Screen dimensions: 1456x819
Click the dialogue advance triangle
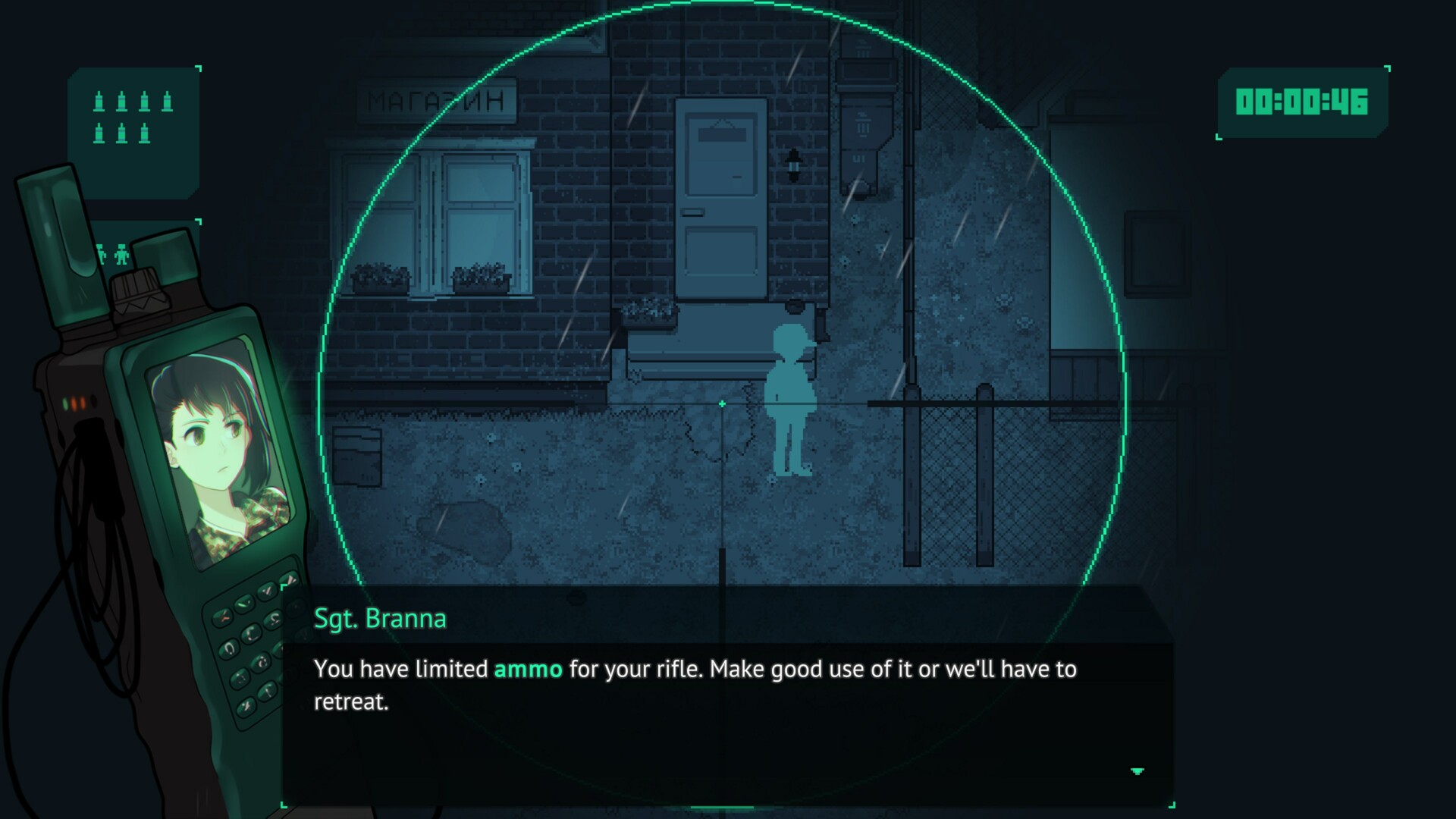(x=1137, y=769)
